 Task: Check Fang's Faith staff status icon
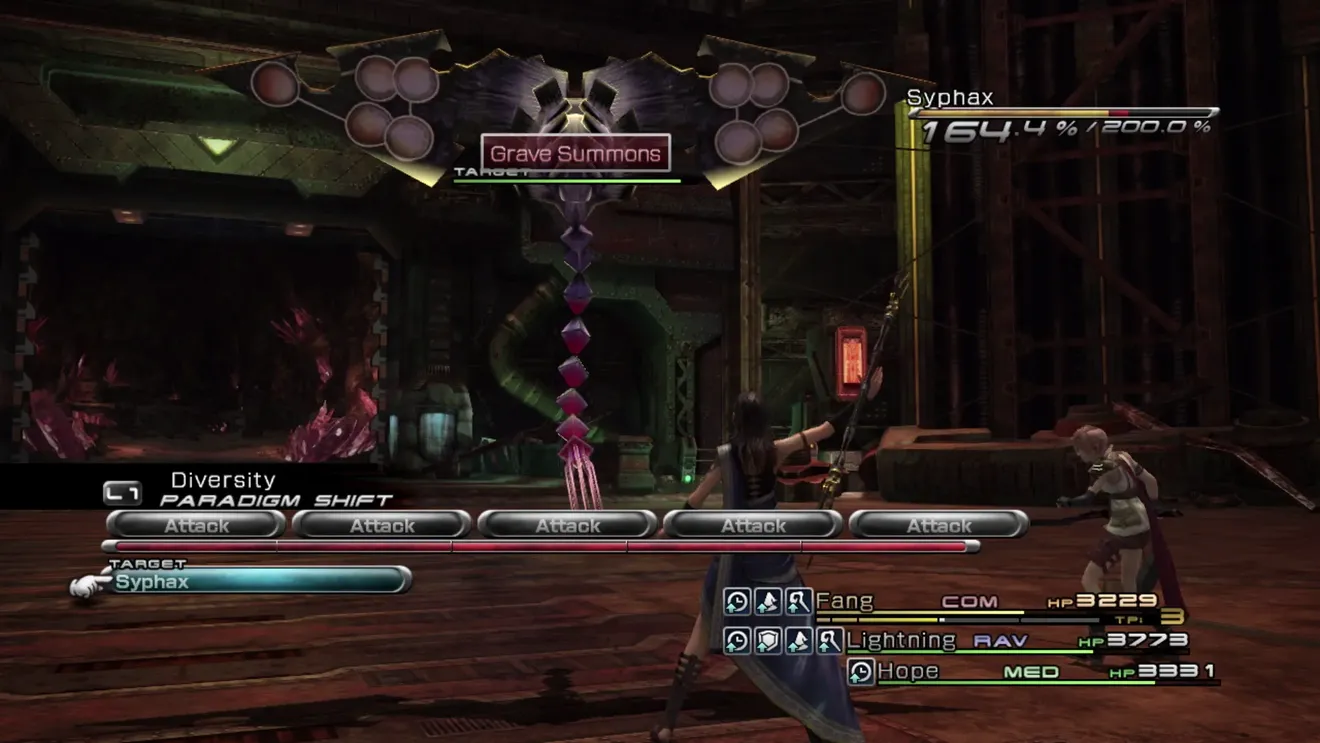tap(798, 601)
